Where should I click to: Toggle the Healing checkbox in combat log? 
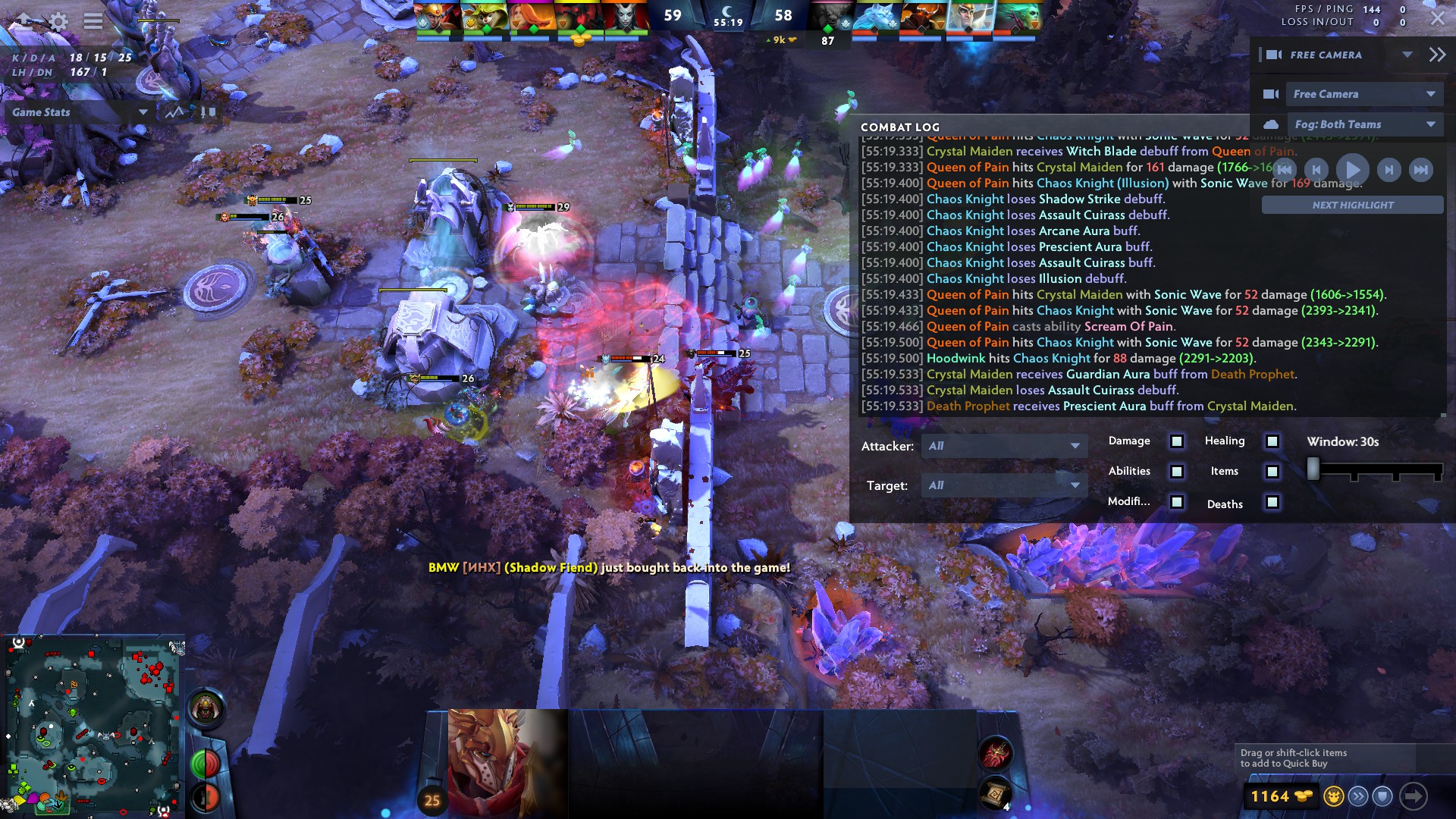click(1271, 441)
